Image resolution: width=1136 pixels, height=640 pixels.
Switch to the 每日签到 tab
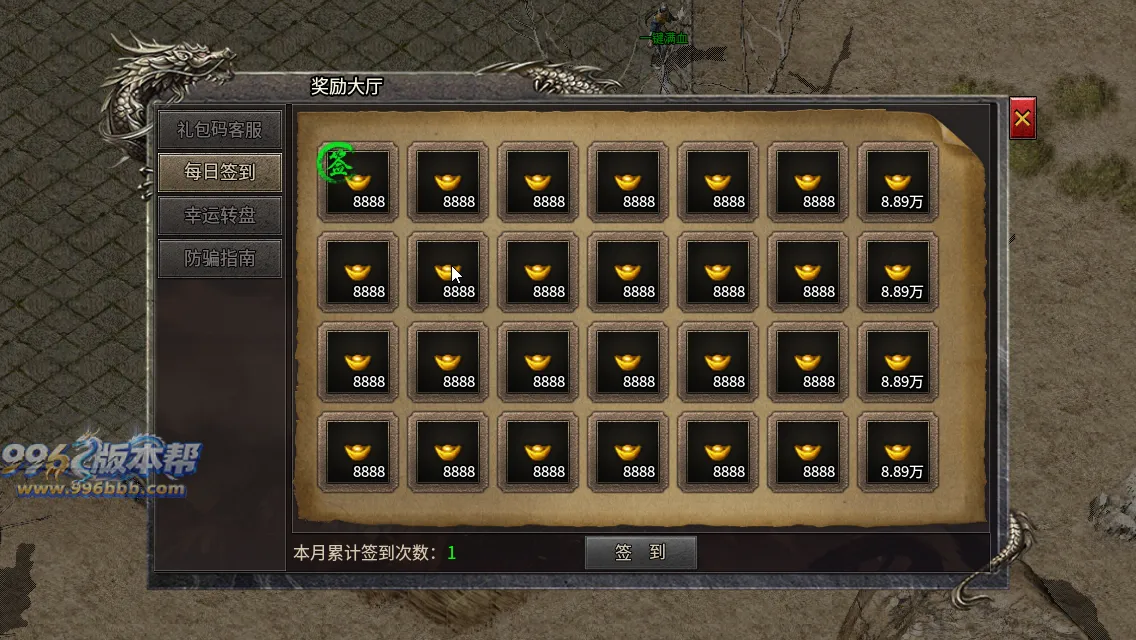coord(219,172)
